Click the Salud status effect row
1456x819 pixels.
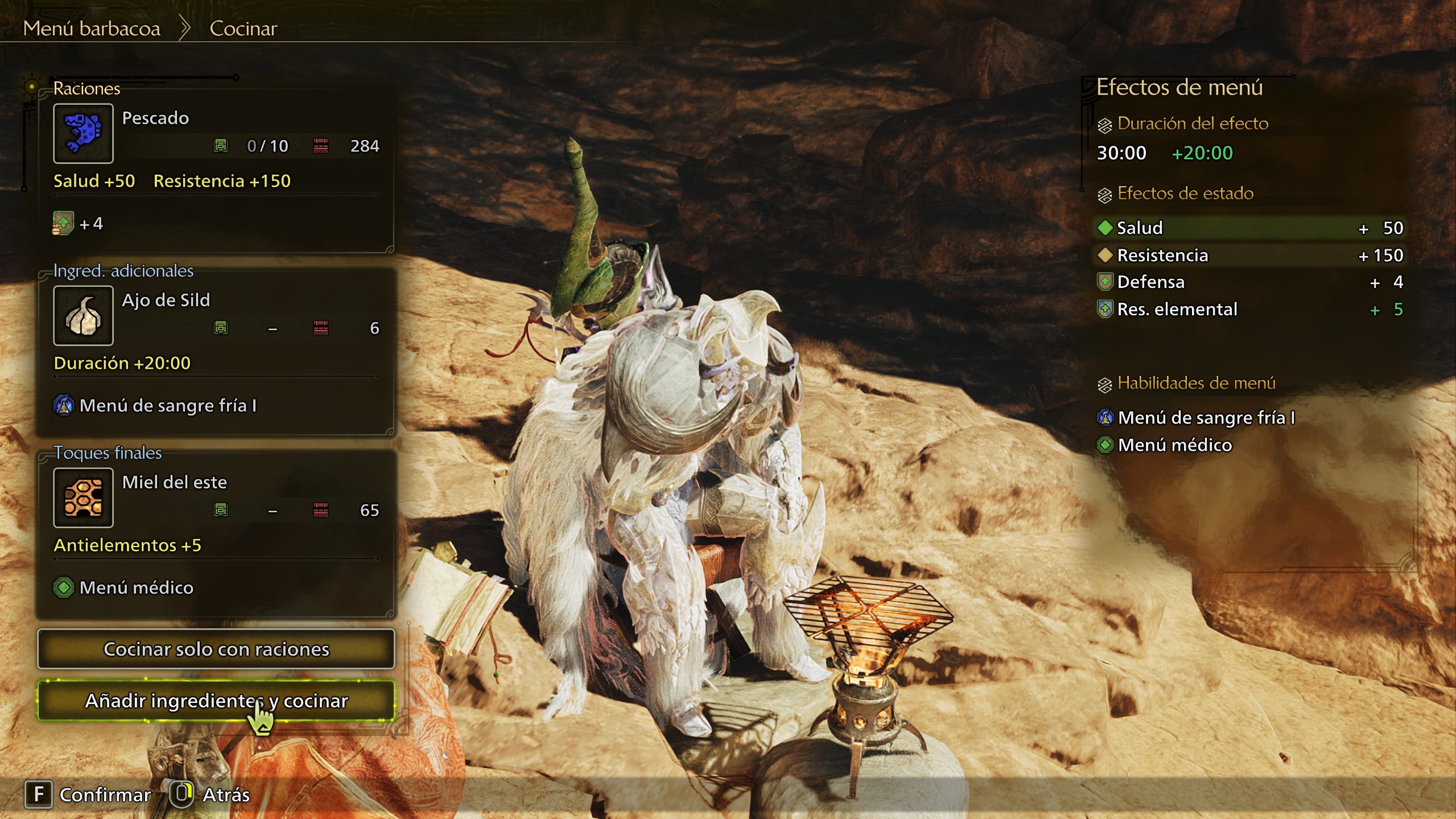(x=1249, y=228)
